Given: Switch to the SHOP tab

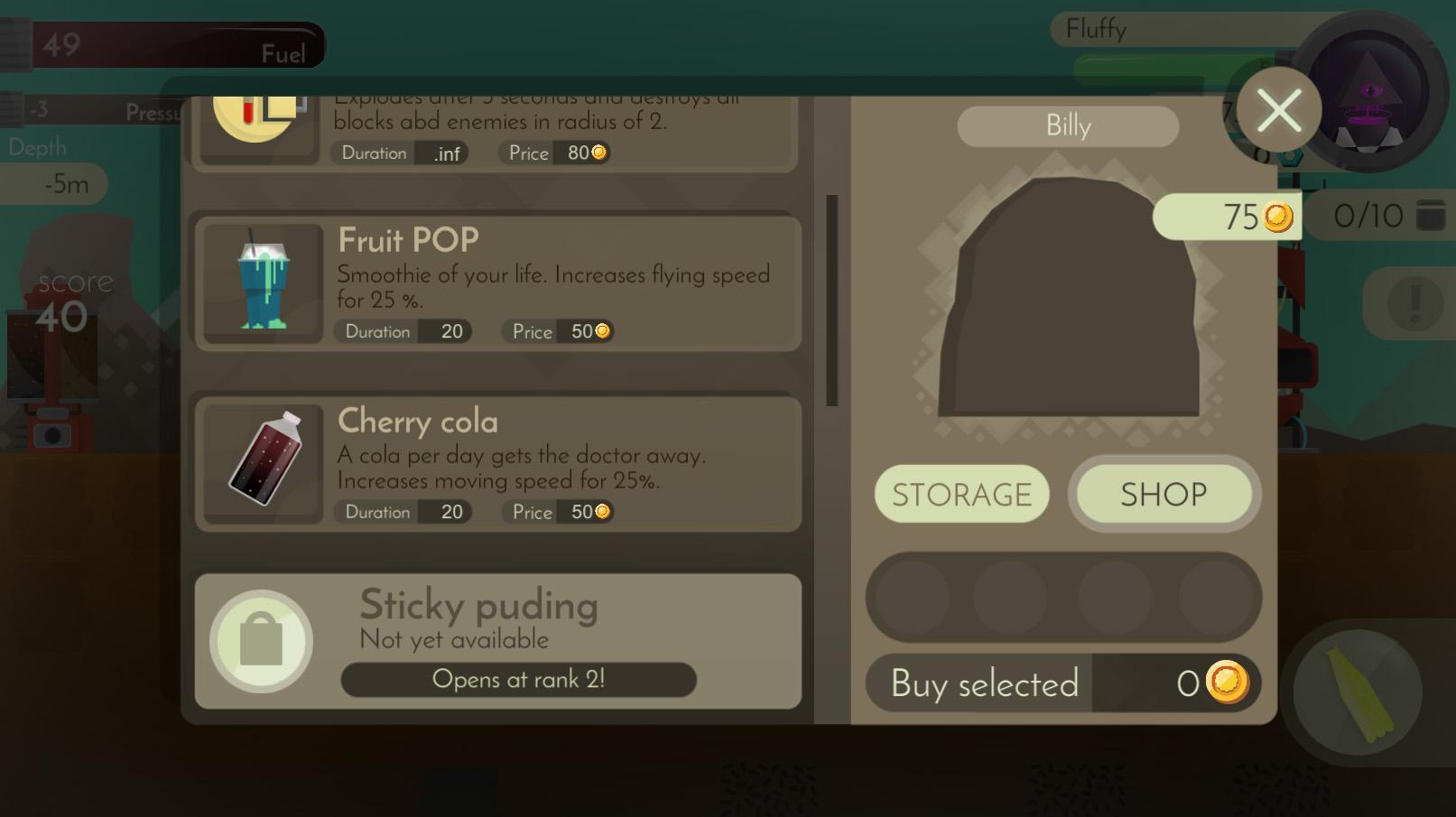Looking at the screenshot, I should [x=1164, y=494].
